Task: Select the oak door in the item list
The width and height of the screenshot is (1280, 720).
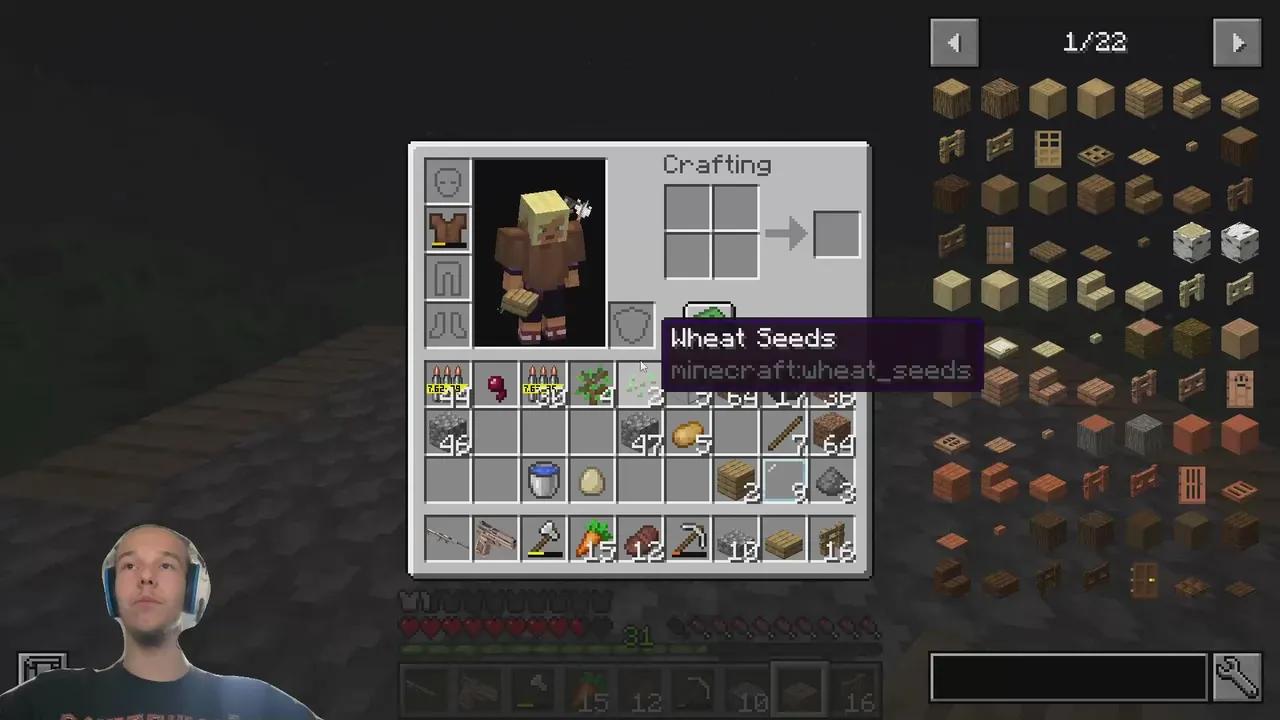Action: coord(1049,150)
